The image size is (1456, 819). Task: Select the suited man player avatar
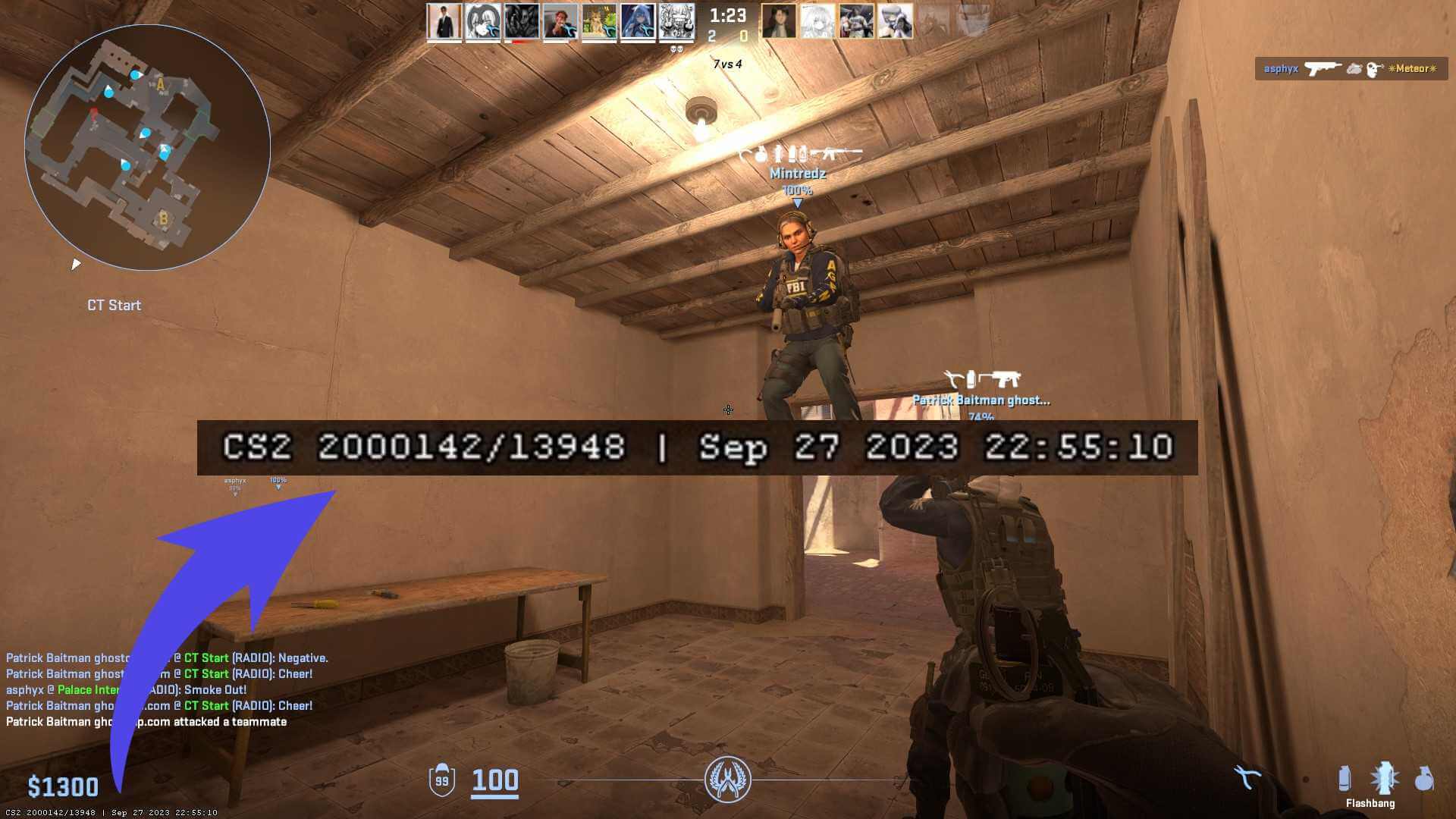click(444, 21)
